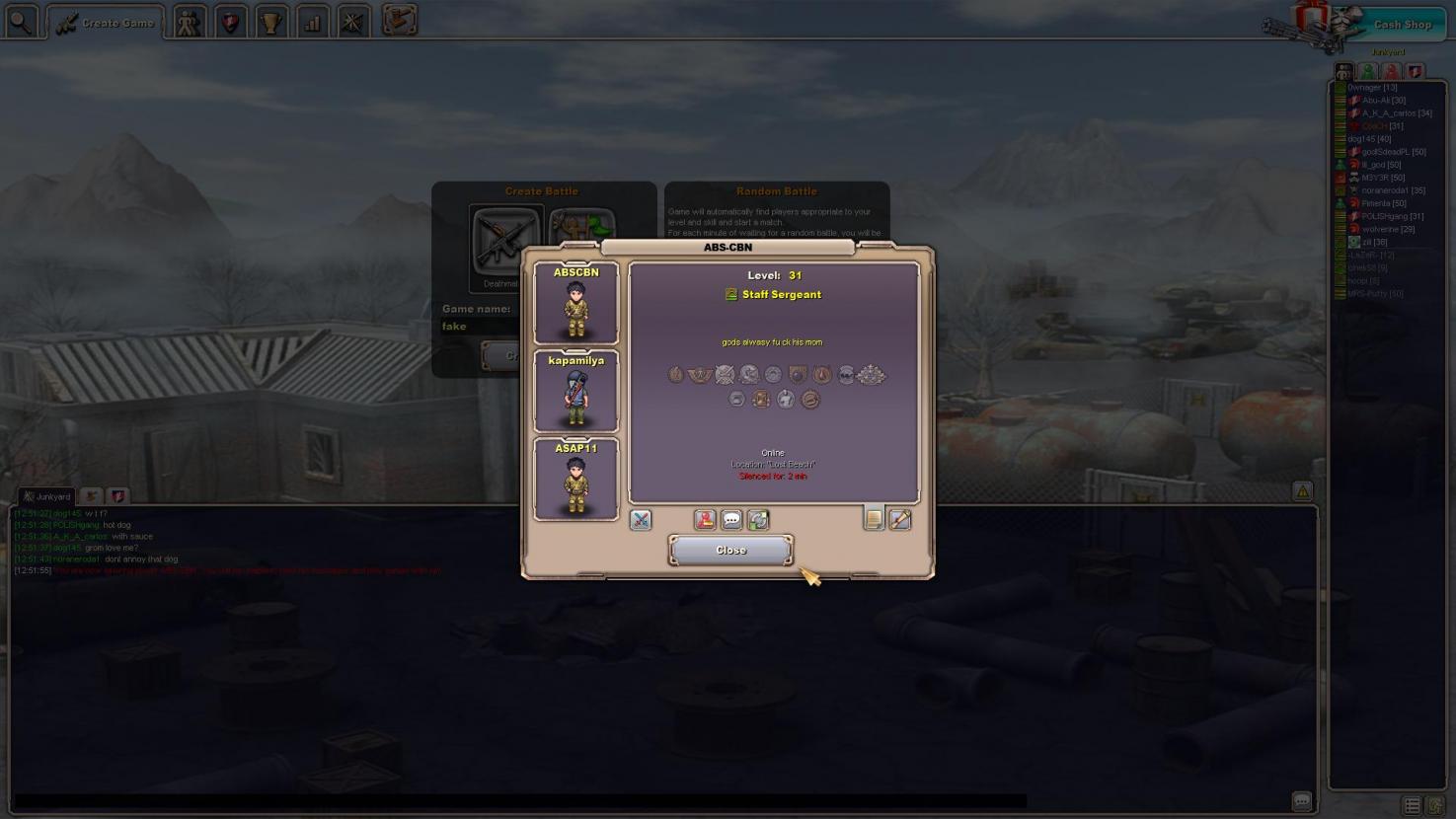
Task: Open the scroll and pen tab in profile
Action: [x=900, y=519]
